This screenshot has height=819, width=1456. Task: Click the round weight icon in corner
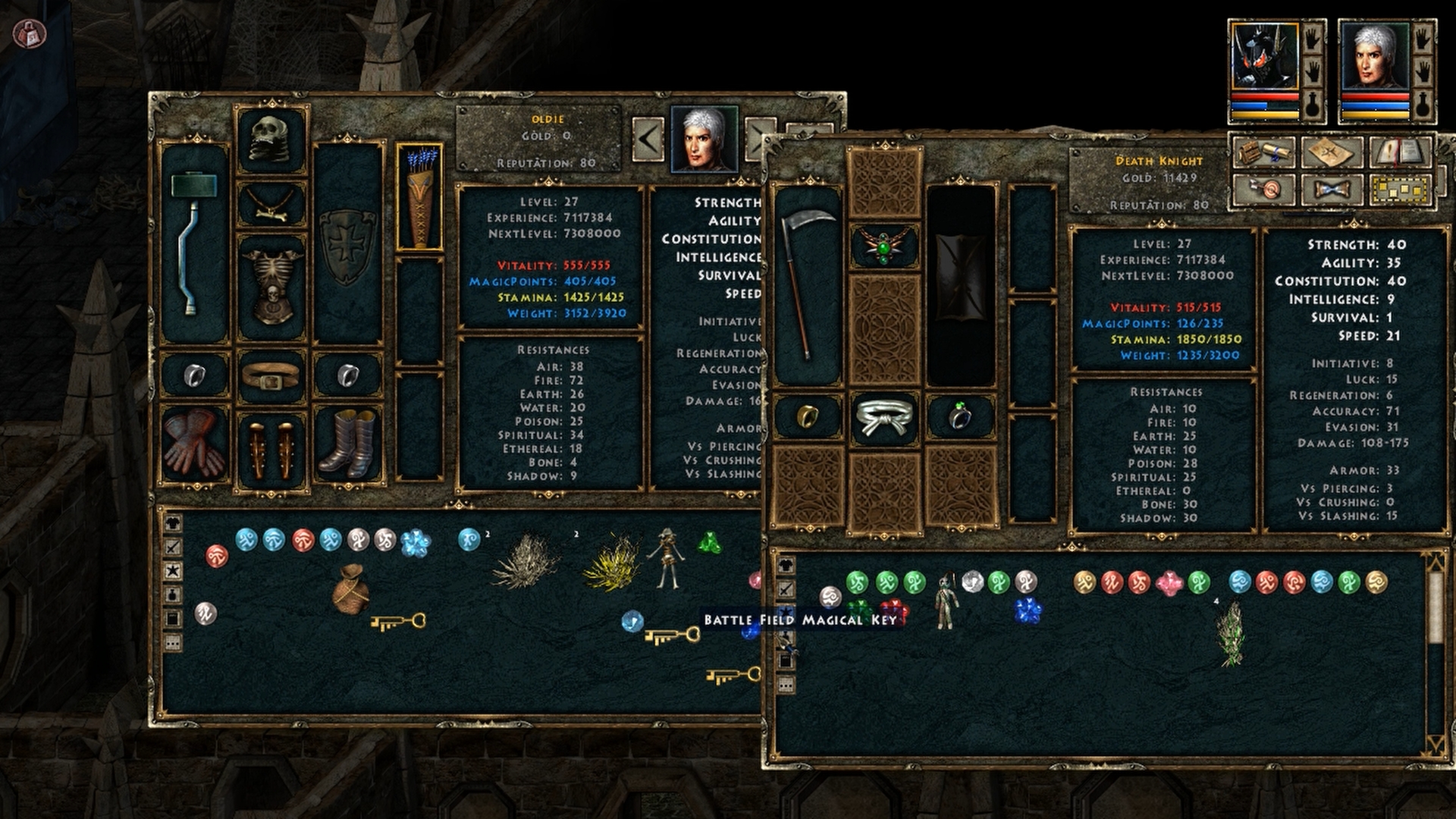pyautogui.click(x=30, y=31)
